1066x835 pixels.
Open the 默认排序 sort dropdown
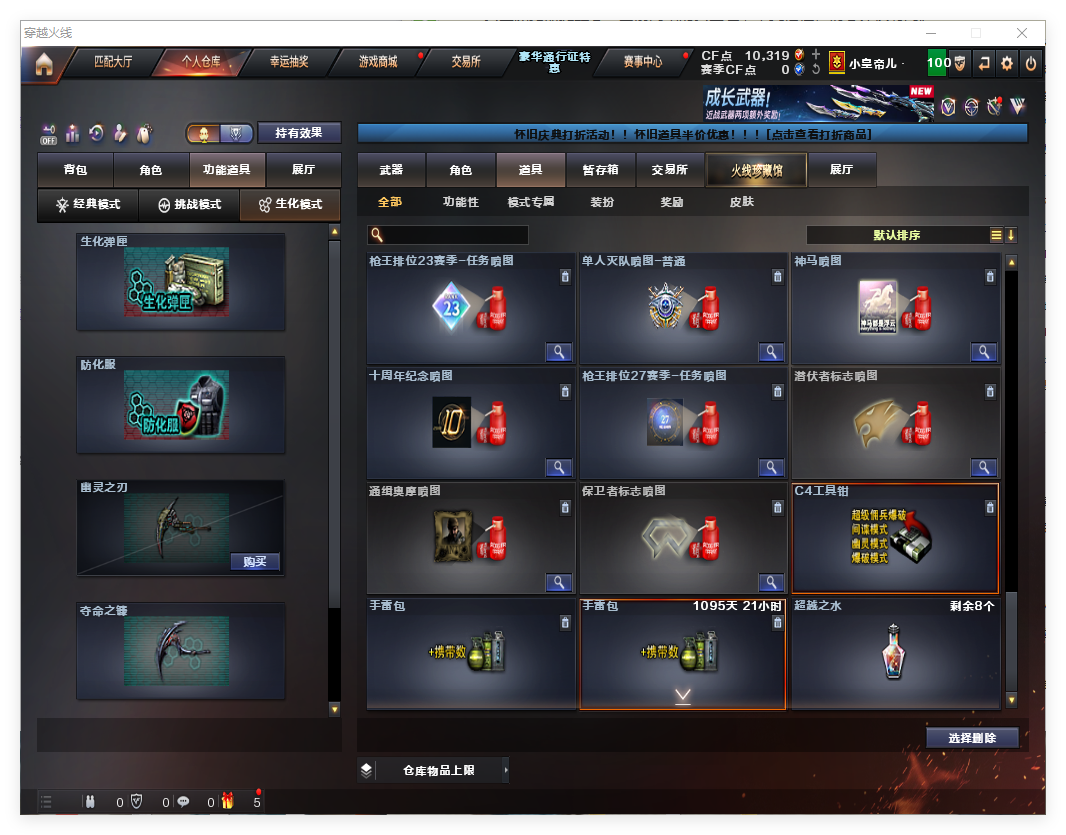[897, 235]
